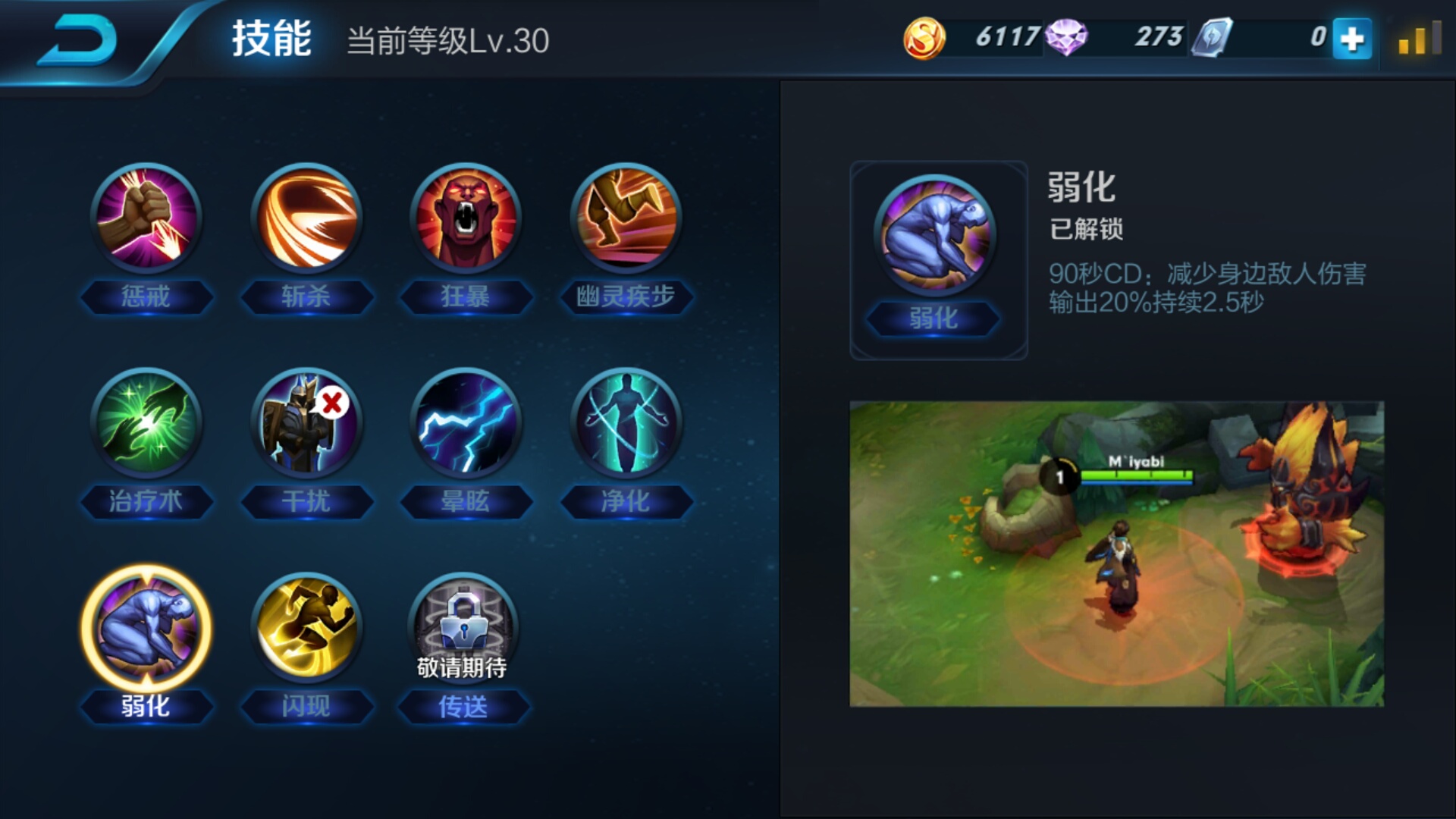Select the 幽灵疾步 (Ghost Sprint) skill
Viewport: 1456px width, 819px height.
click(624, 219)
